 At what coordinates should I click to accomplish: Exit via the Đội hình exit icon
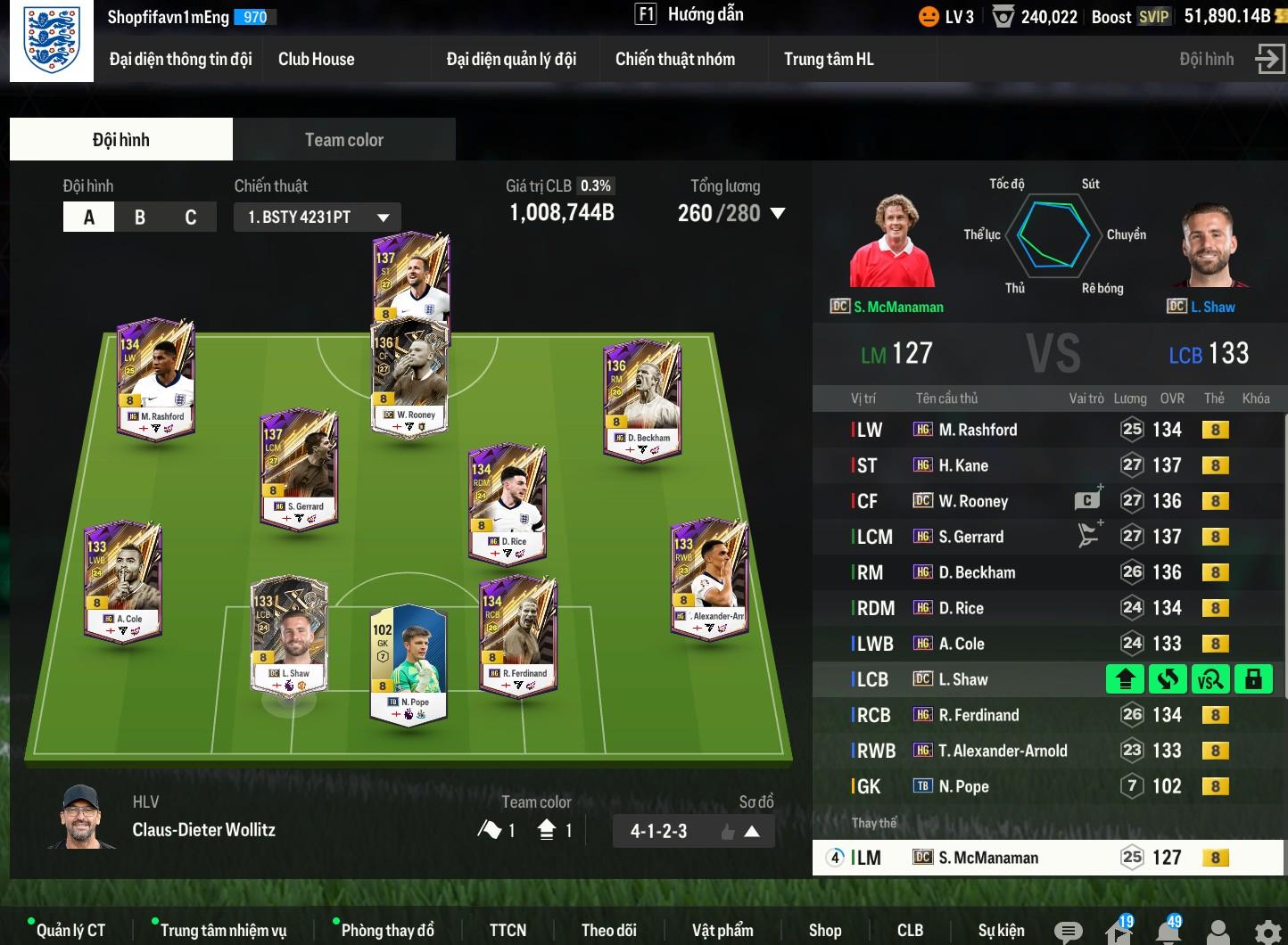(1268, 60)
